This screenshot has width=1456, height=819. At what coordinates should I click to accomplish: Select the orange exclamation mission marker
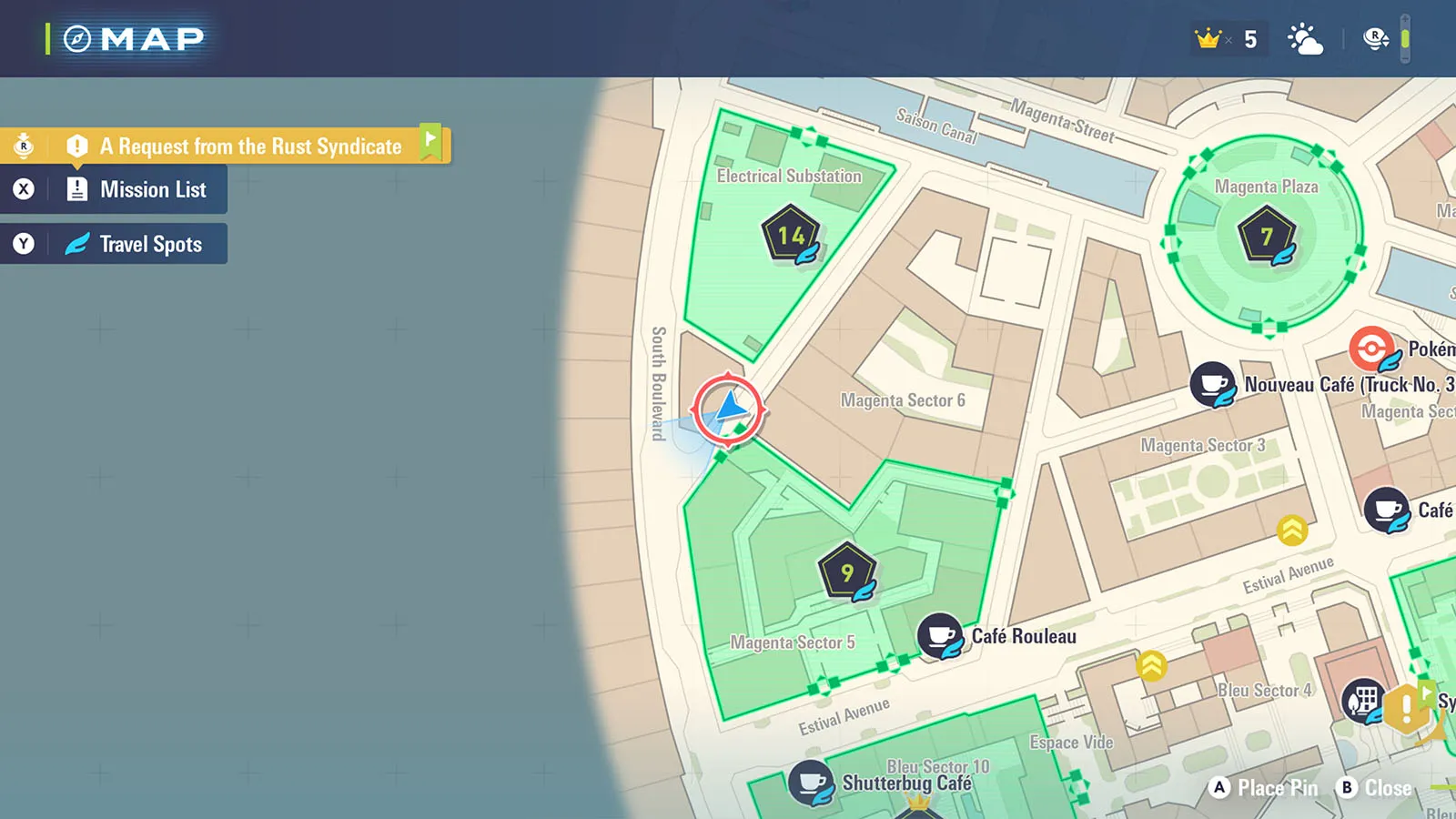[1406, 707]
